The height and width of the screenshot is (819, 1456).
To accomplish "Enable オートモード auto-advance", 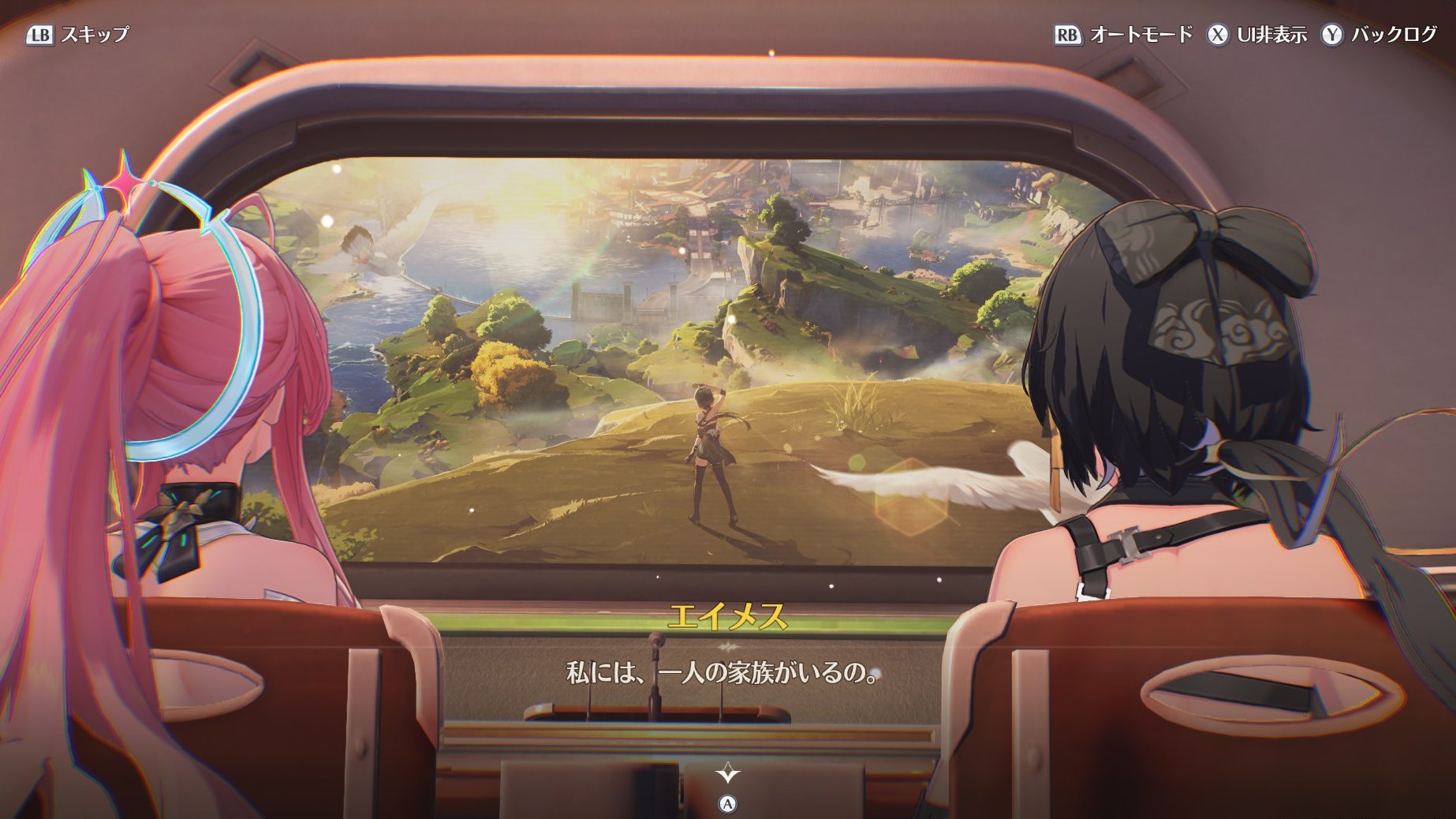I will pyautogui.click(x=1124, y=35).
